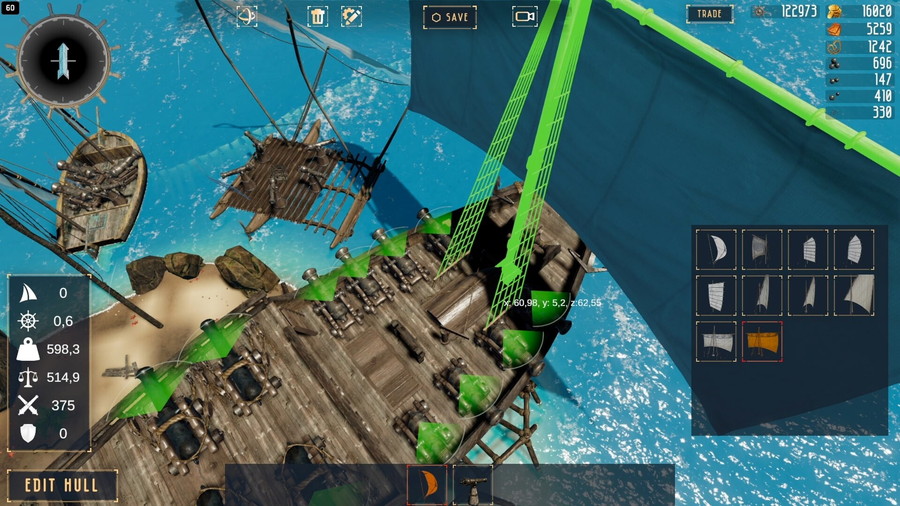Viewport: 900px width, 506px height.
Task: Click the rotate orbit tool icon
Action: click(246, 16)
